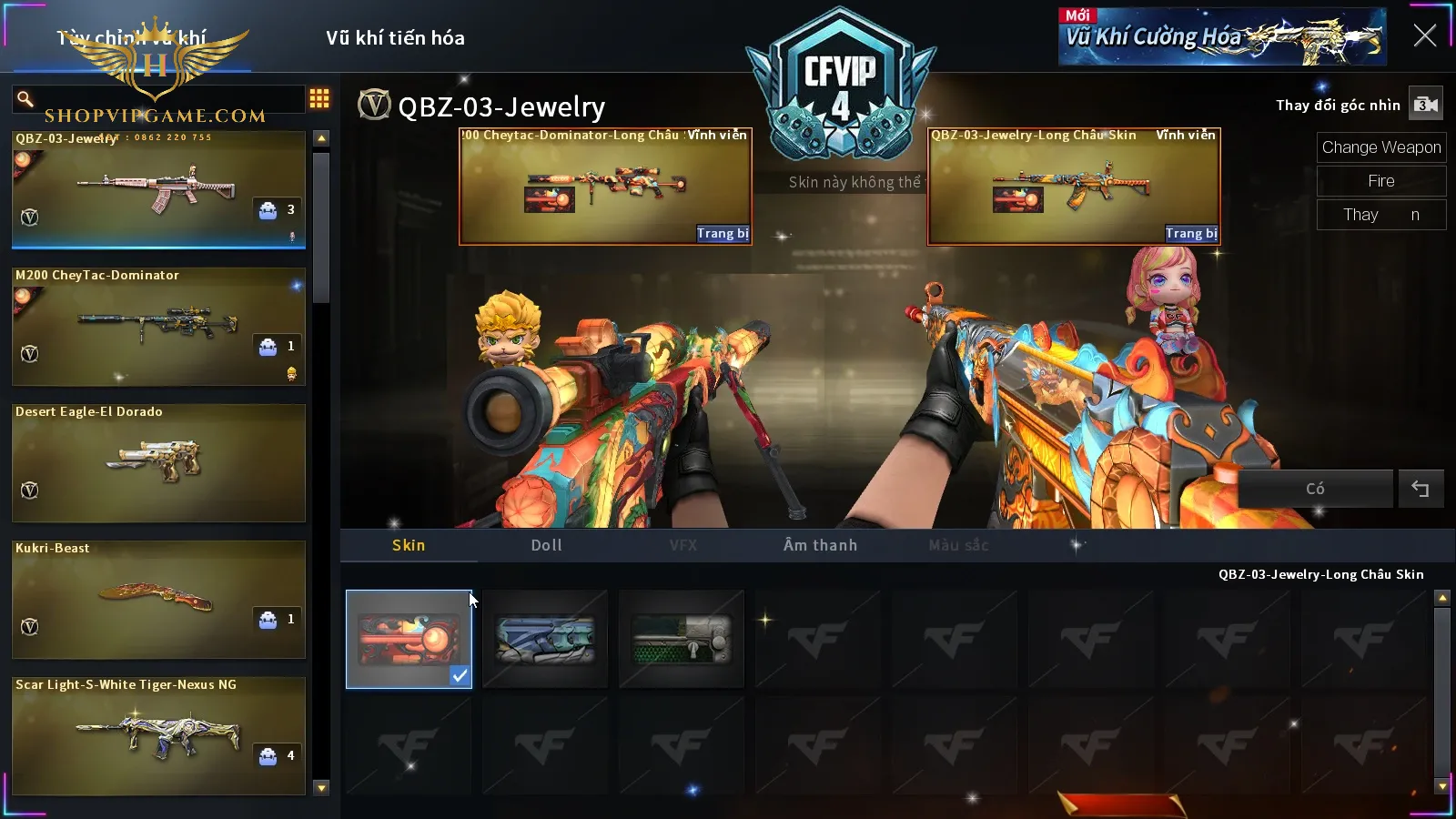Click the Change Weapon button
Screen dimensions: 1456x819
1380,147
